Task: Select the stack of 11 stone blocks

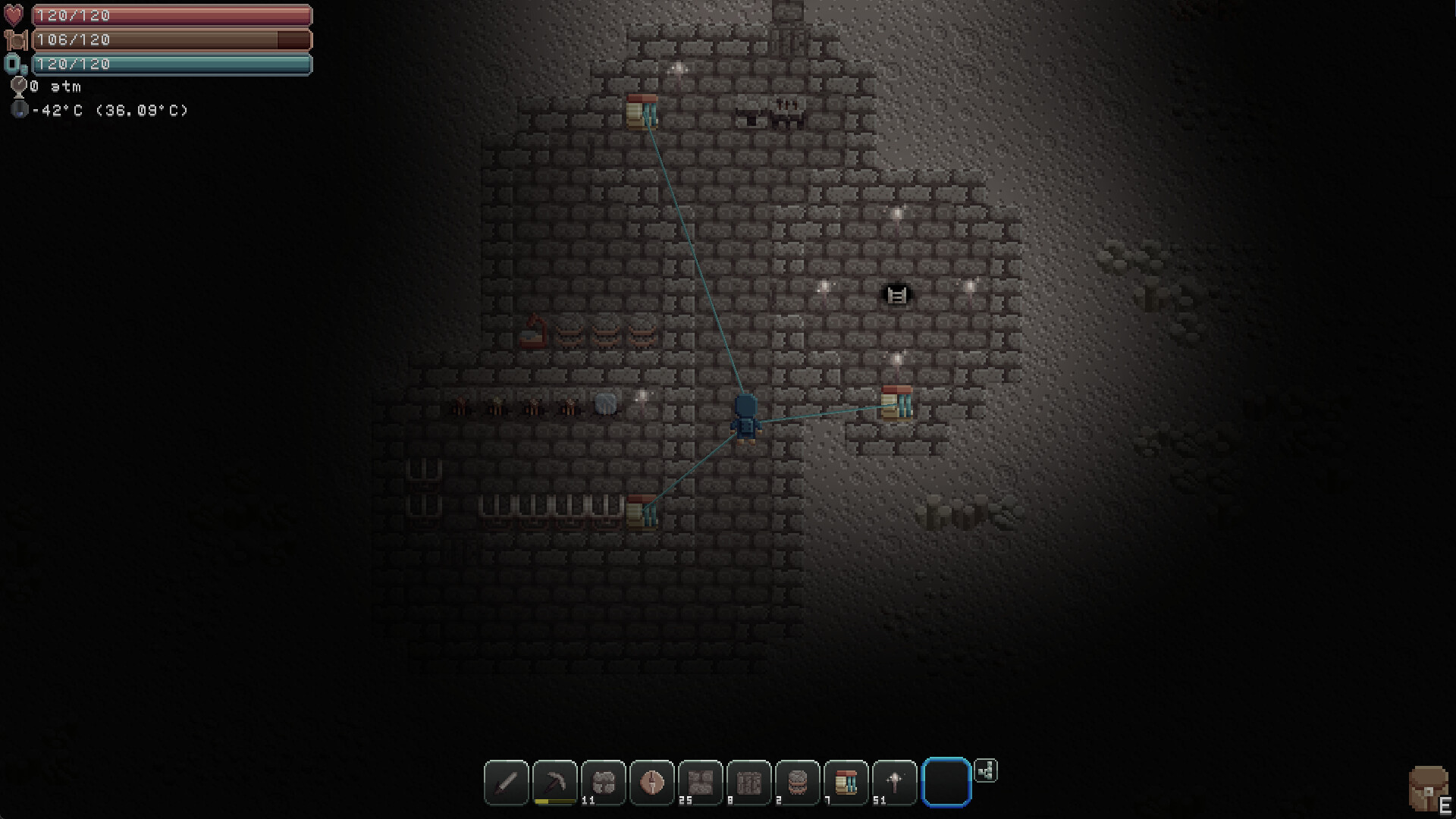Action: tap(603, 783)
